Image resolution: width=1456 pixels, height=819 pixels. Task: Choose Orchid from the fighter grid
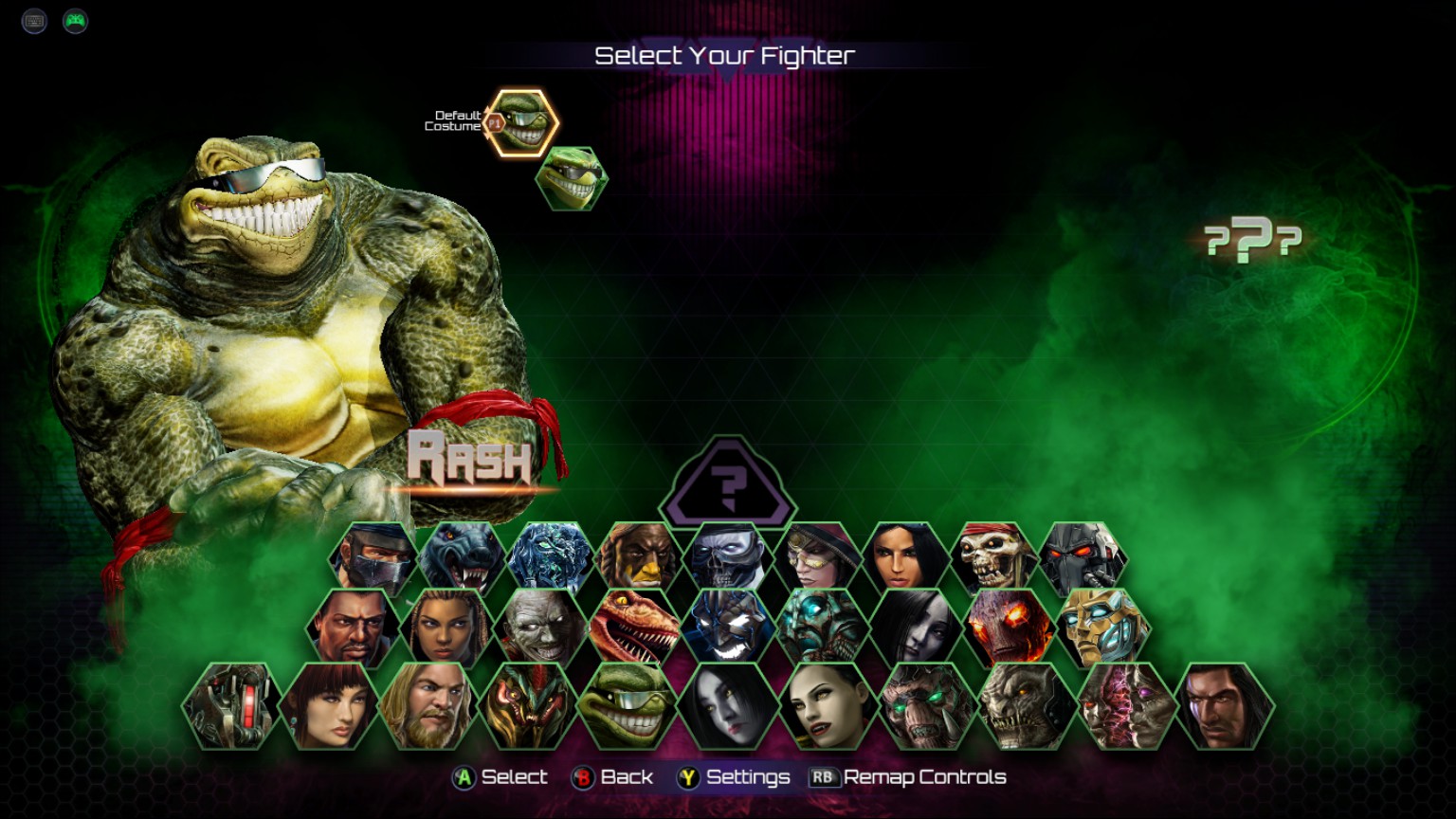pos(904,560)
